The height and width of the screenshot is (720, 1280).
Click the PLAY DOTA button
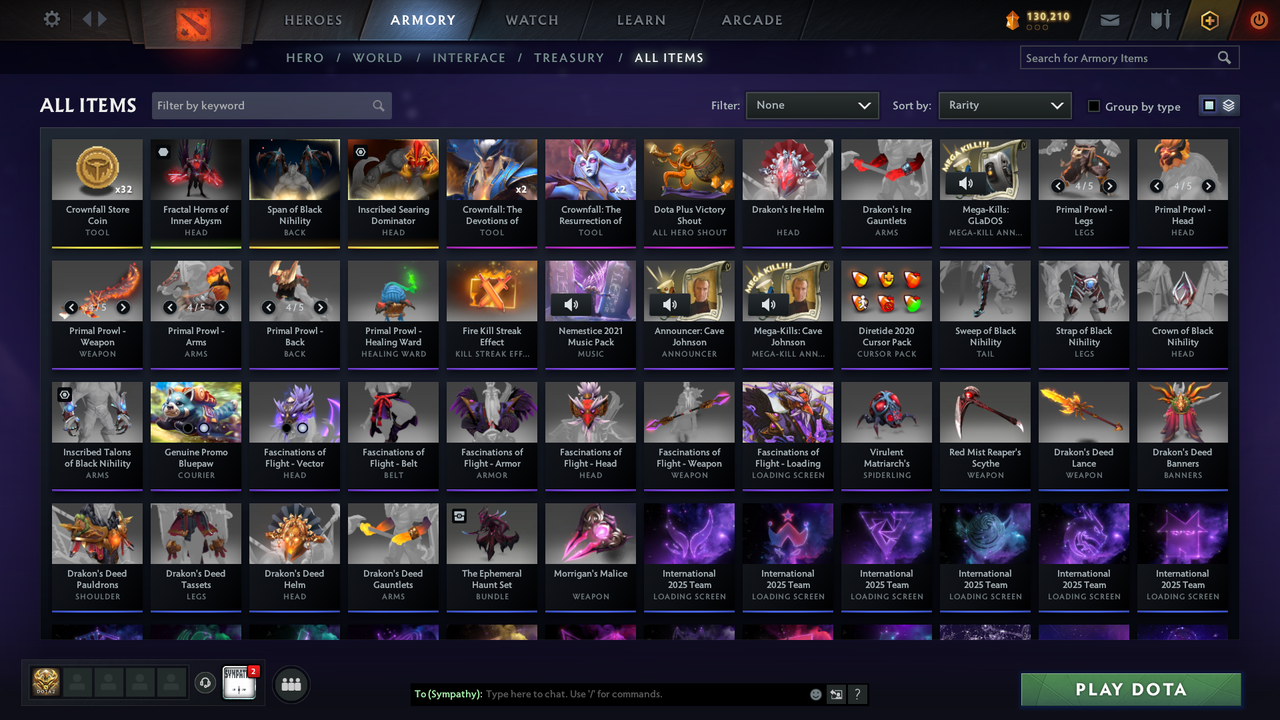click(x=1130, y=689)
